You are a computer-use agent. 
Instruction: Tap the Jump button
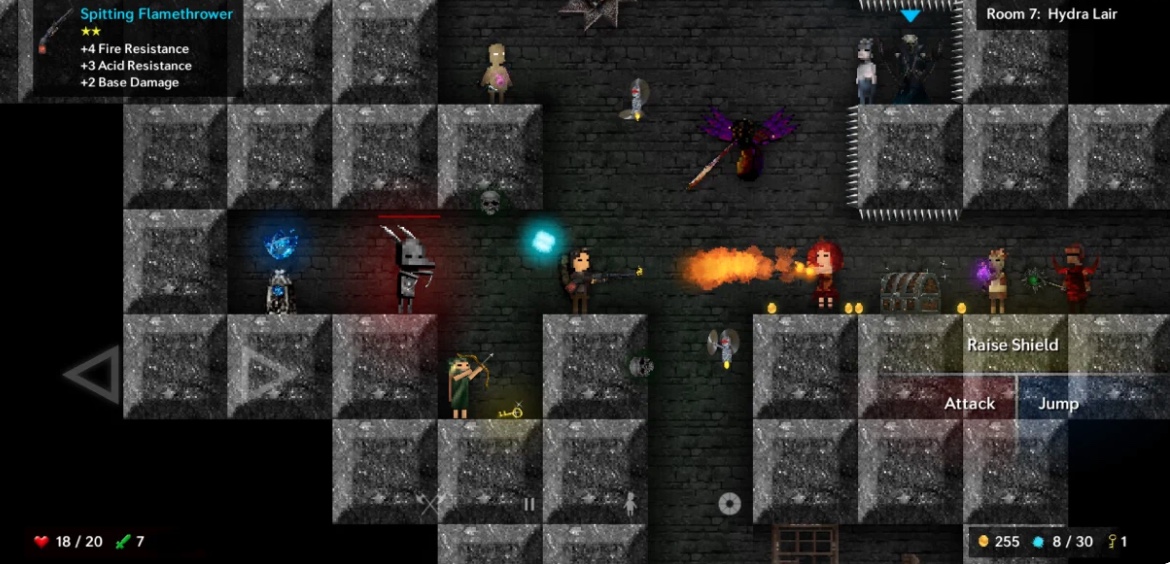click(1058, 403)
